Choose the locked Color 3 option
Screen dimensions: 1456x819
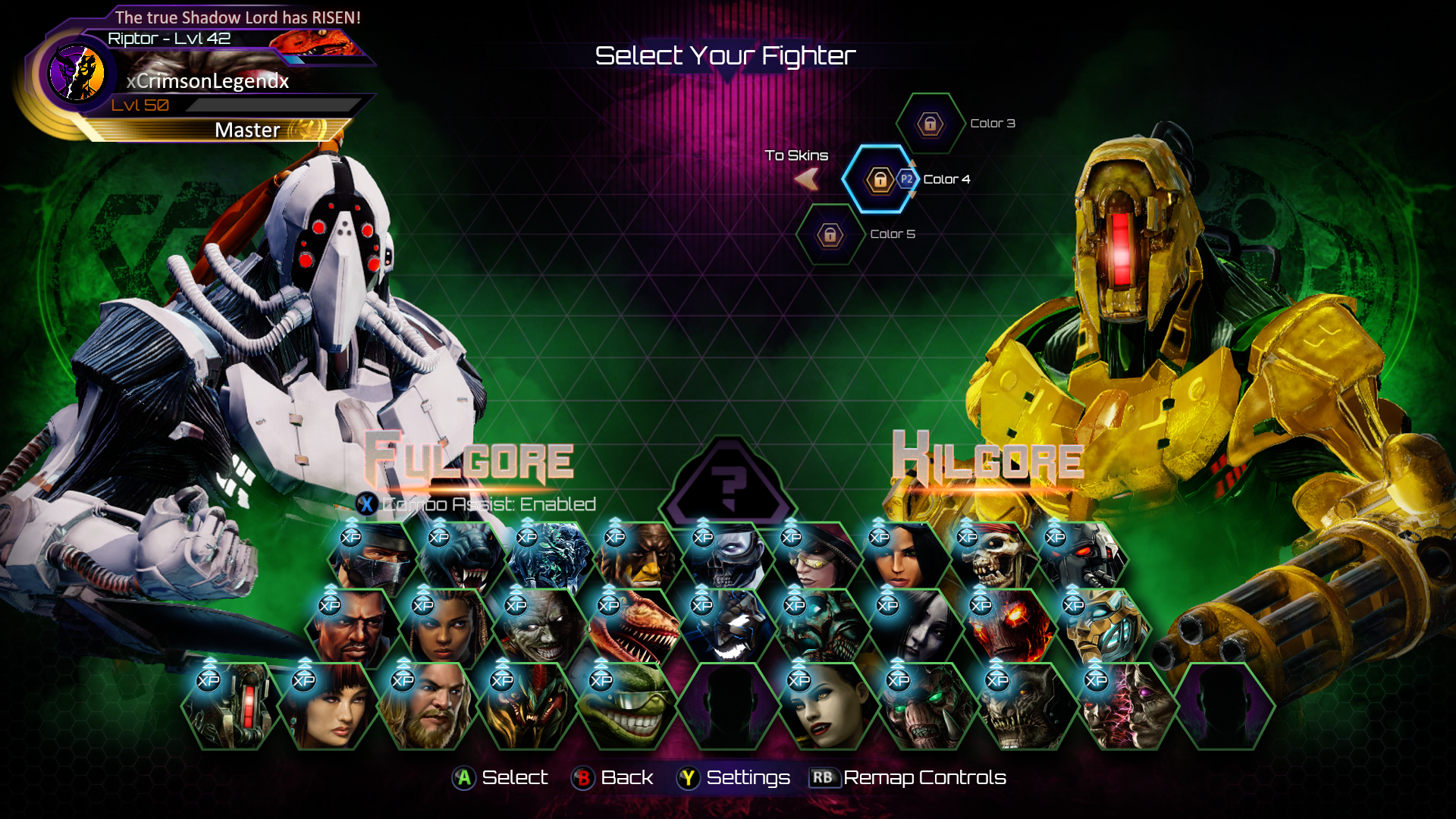(x=930, y=124)
